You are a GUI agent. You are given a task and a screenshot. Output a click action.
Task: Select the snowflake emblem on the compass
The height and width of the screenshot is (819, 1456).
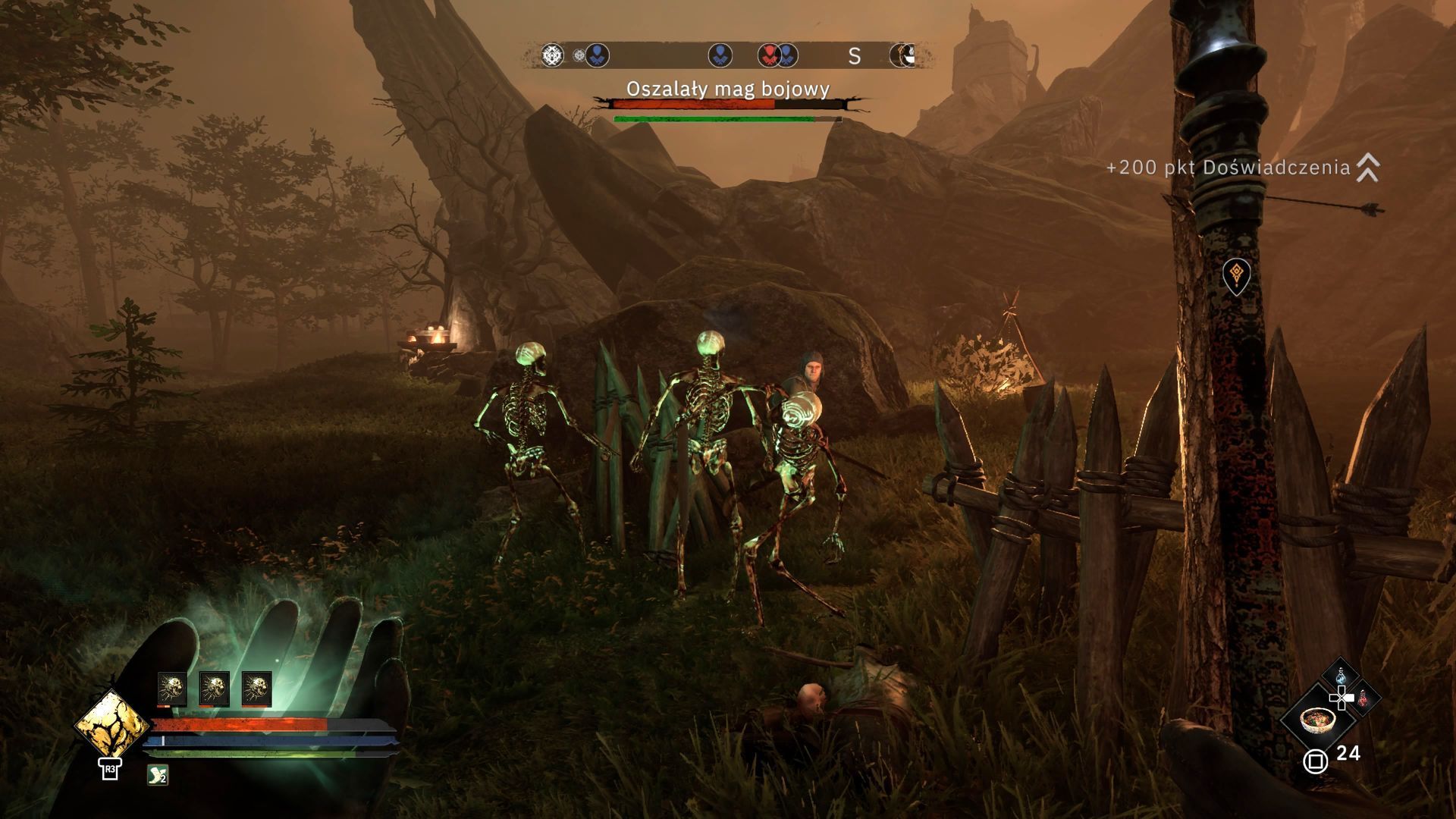coord(552,55)
